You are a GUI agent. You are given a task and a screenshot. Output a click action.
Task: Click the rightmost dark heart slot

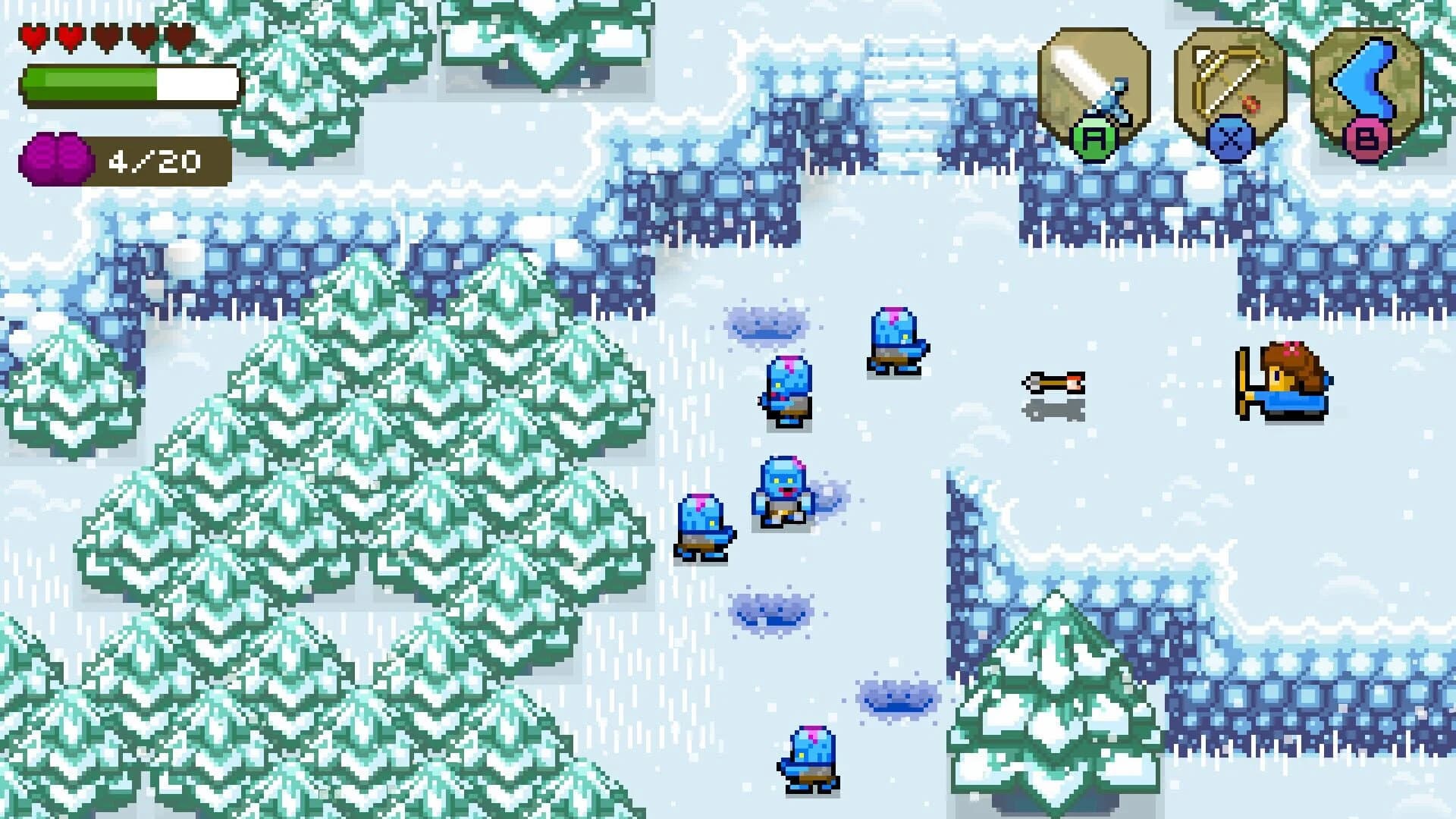[x=179, y=37]
